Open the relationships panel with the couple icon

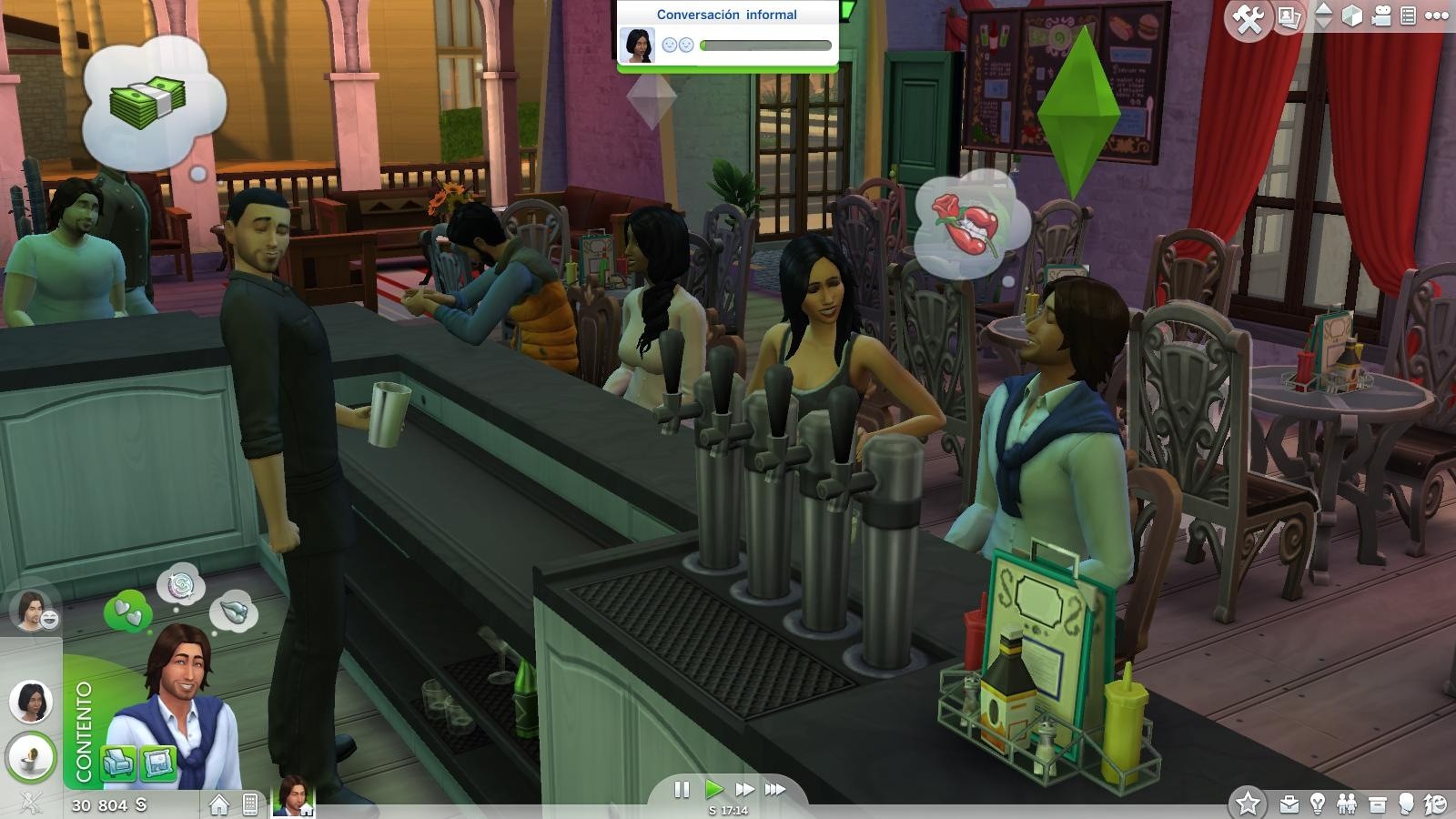(x=1347, y=803)
